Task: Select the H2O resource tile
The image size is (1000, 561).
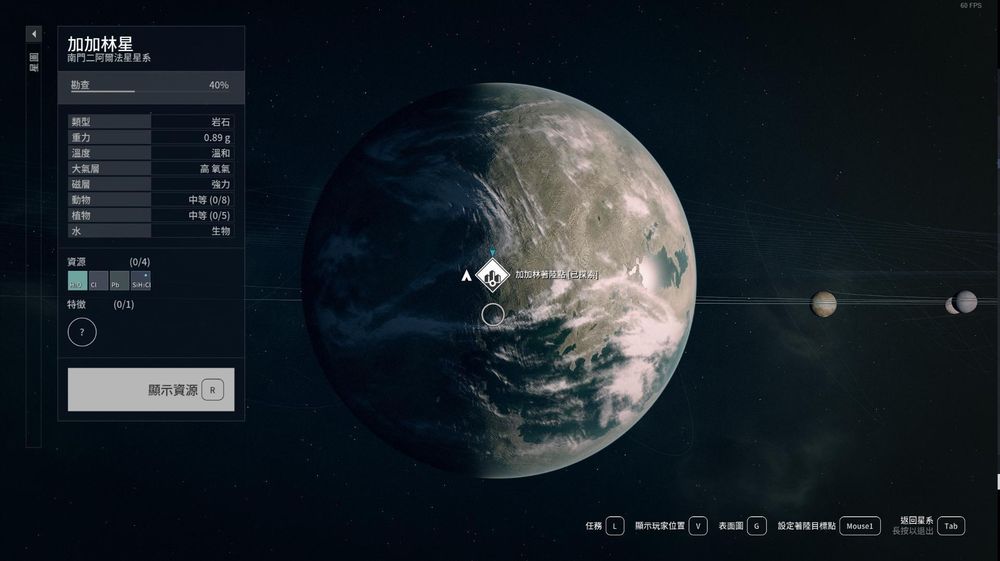Action: pos(77,281)
